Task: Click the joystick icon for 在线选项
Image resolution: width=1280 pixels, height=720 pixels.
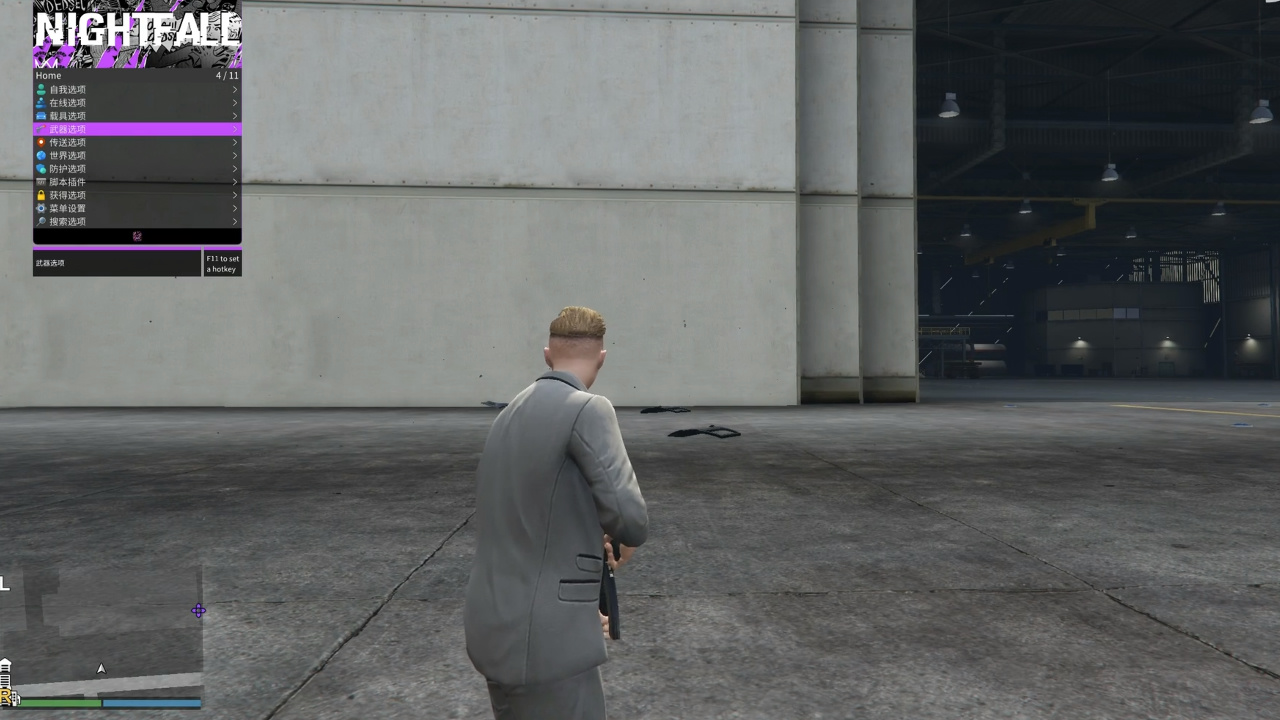Action: pos(40,102)
